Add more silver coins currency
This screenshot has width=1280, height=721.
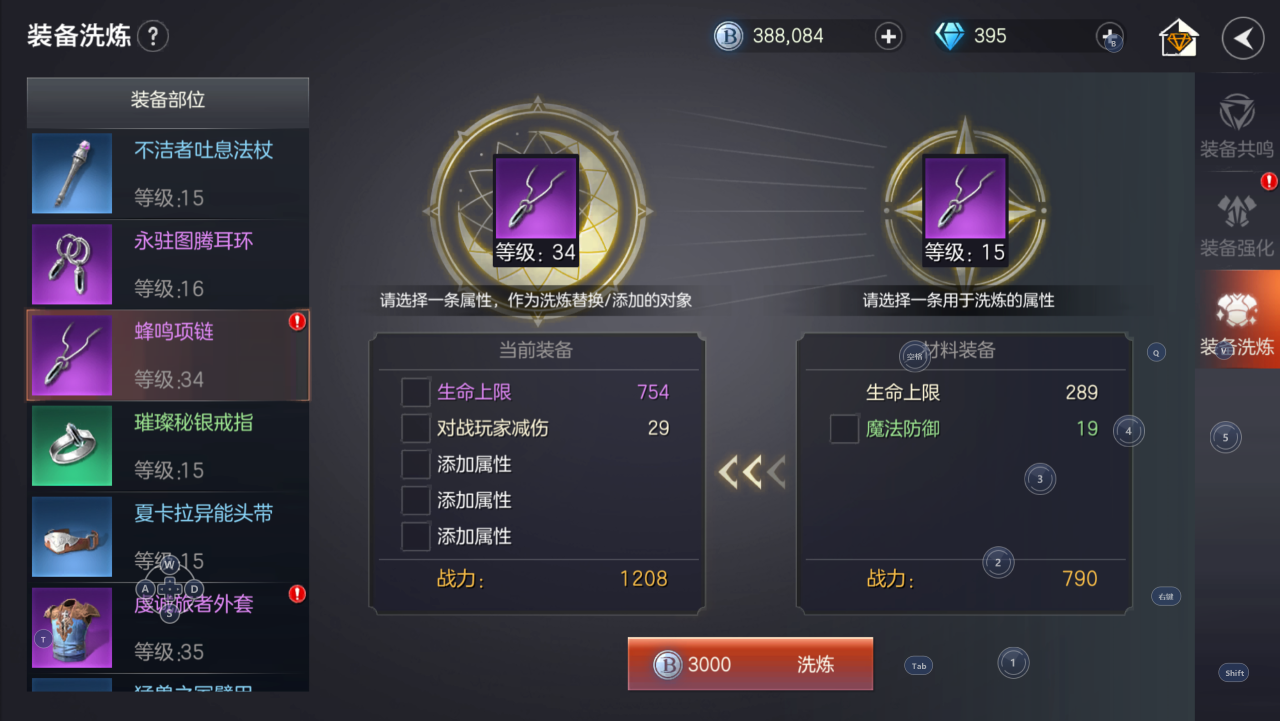[x=888, y=37]
